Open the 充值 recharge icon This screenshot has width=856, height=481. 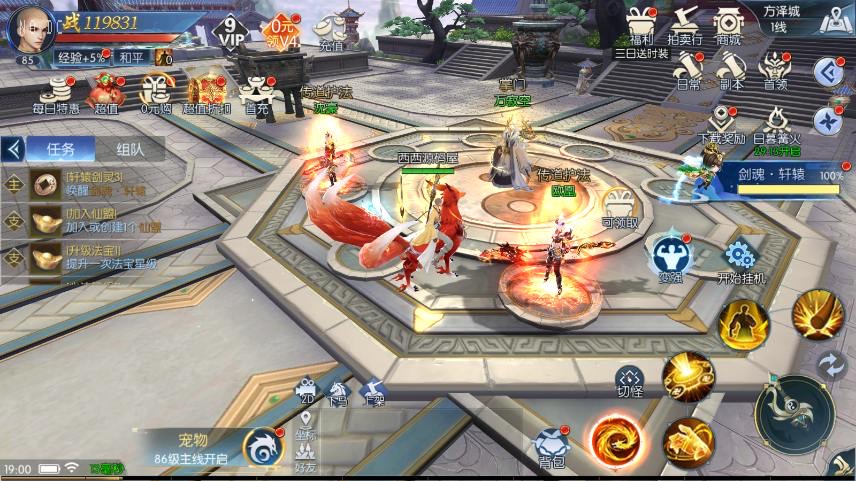point(331,33)
